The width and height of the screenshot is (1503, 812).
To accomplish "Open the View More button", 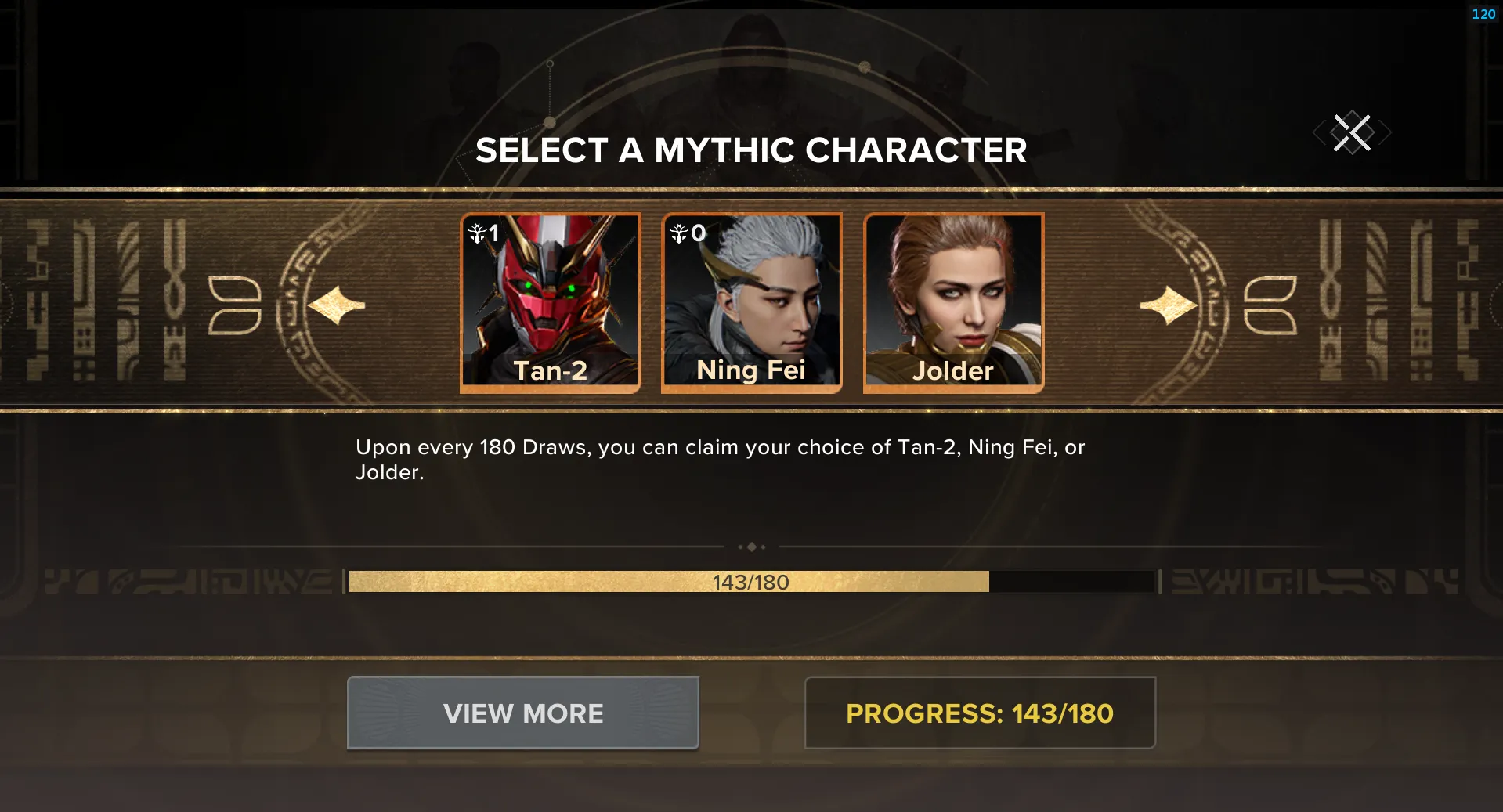I will tap(523, 713).
